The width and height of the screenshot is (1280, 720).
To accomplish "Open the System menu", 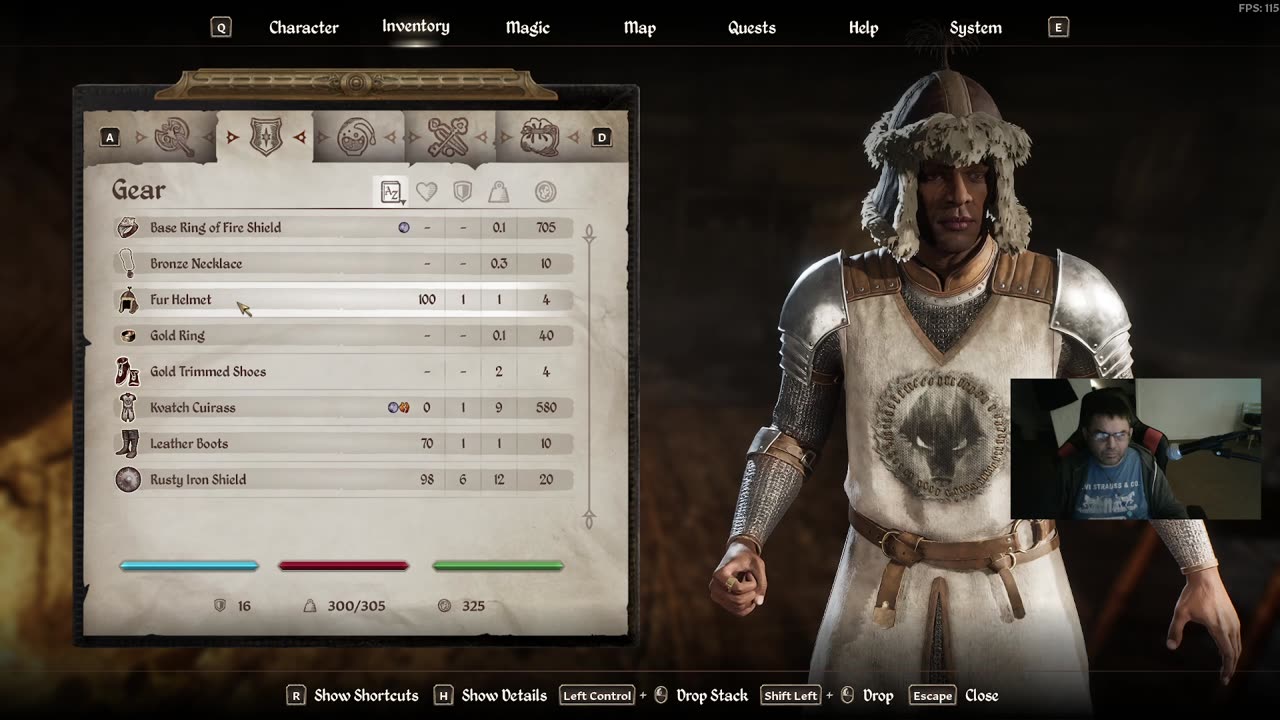I will (975, 28).
